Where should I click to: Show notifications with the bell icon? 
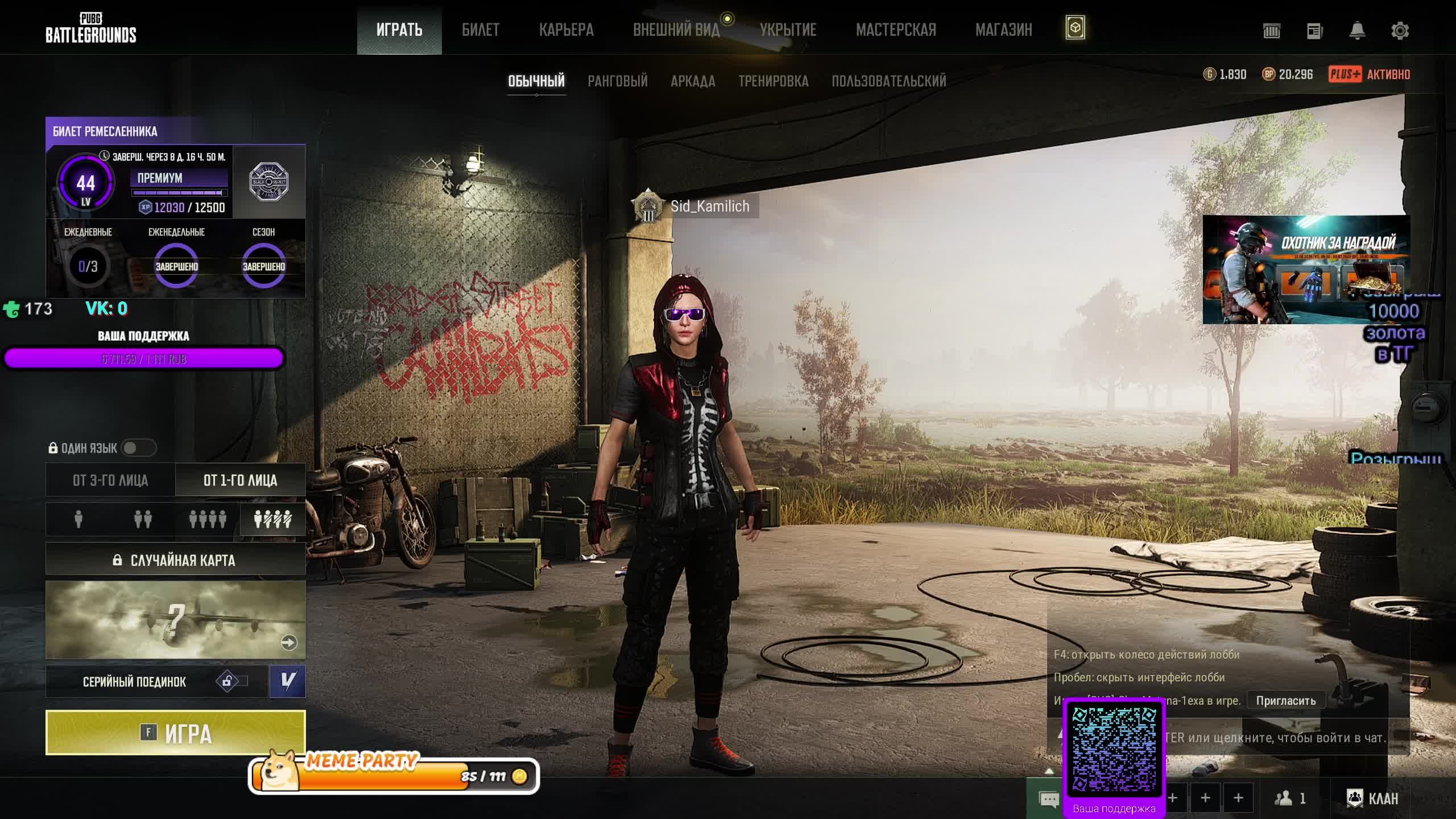point(1357,31)
